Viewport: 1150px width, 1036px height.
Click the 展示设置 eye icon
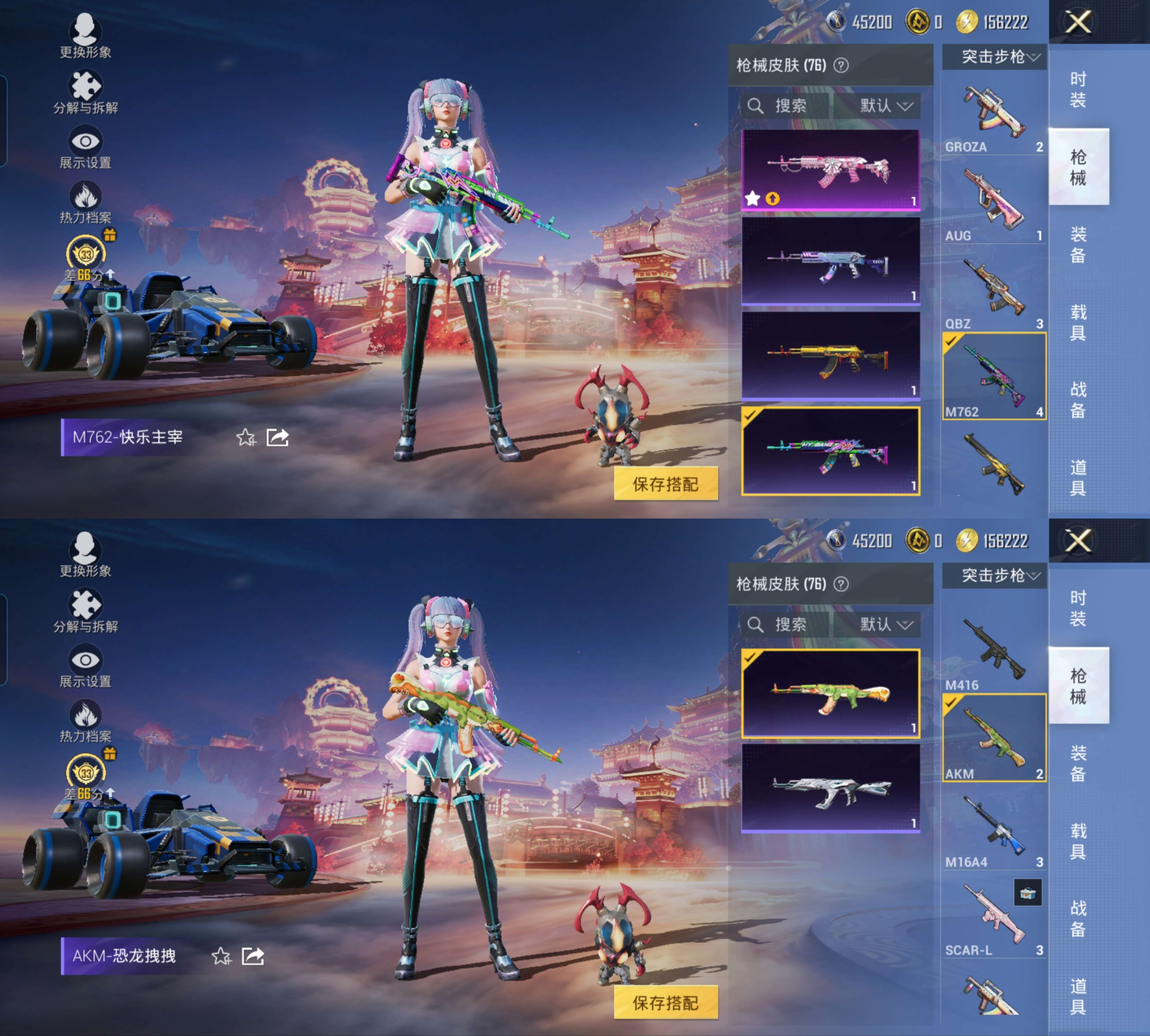click(85, 139)
